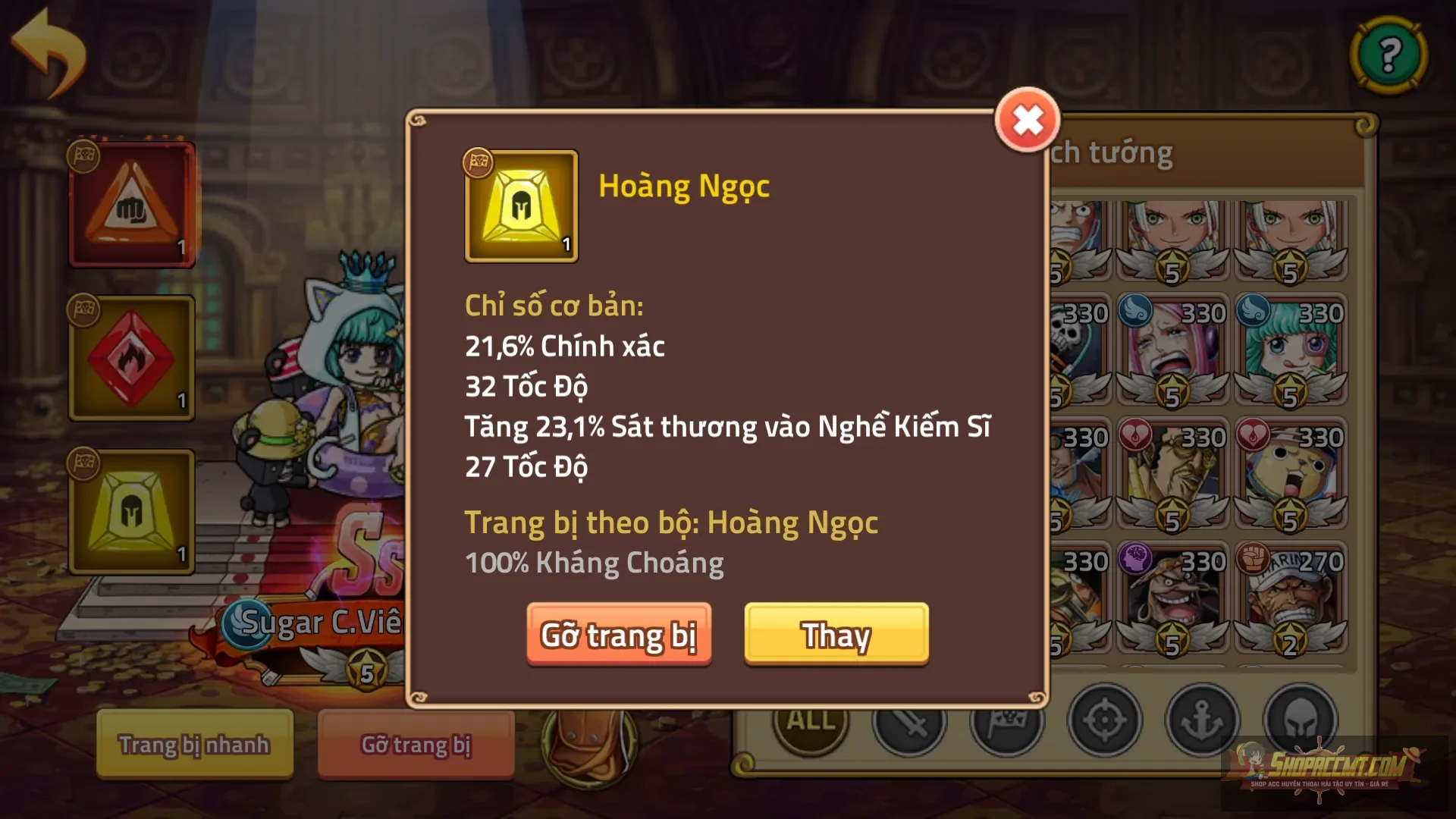Select the red flame diamond gem slot
Screen dimensions: 1456x819
click(132, 359)
